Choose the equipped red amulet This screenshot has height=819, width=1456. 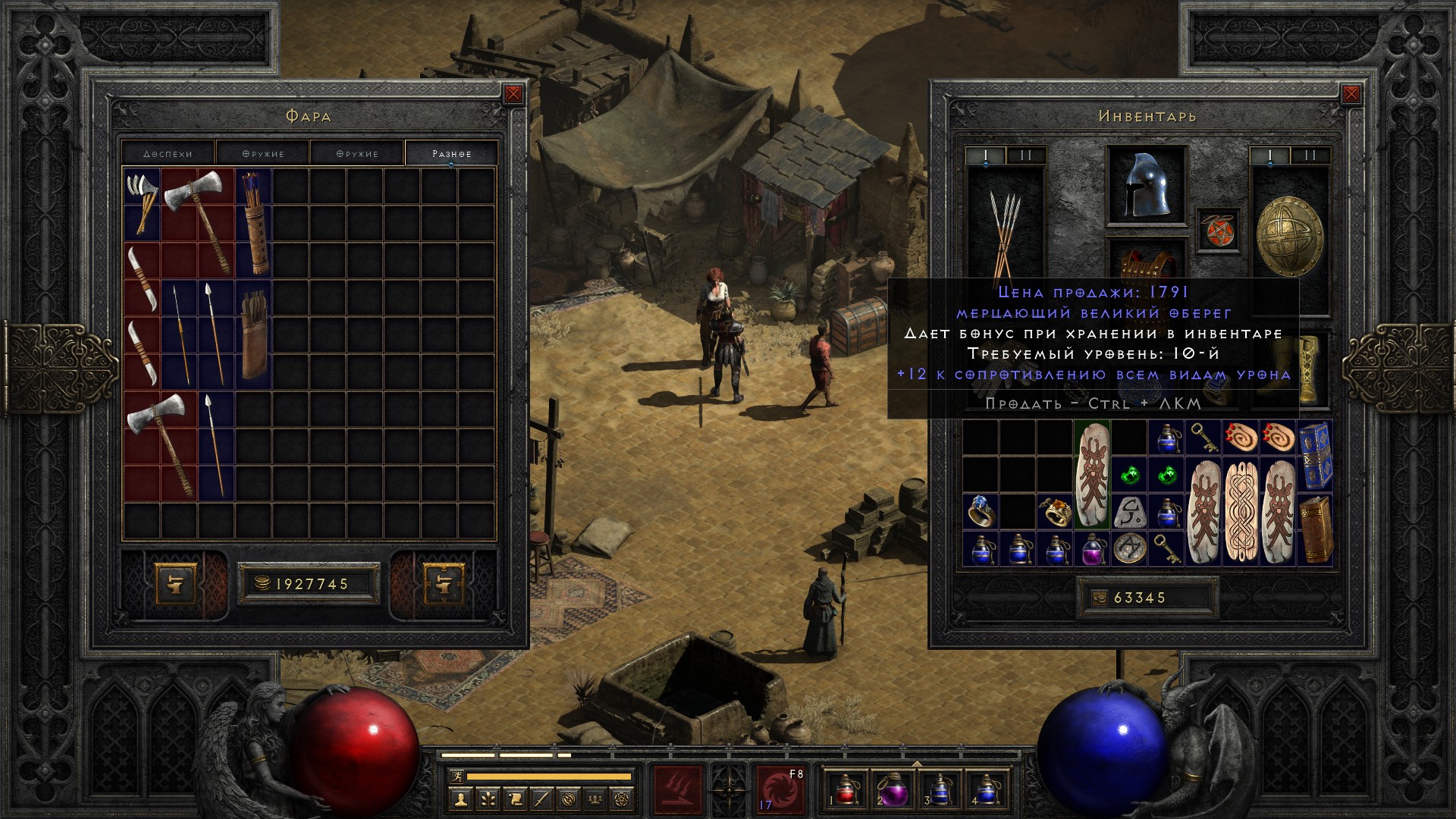coord(1218,230)
